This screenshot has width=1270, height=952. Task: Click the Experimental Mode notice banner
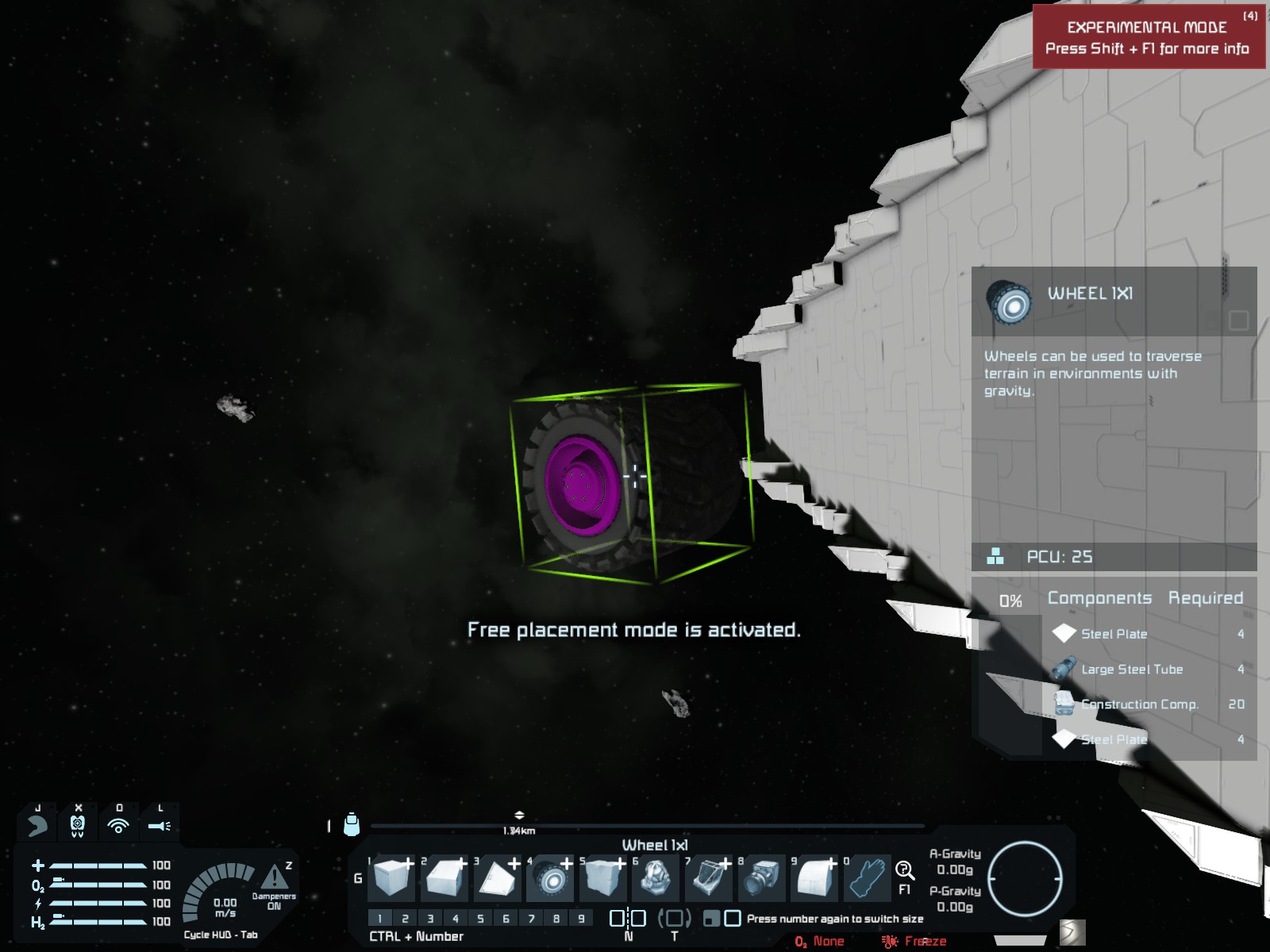pyautogui.click(x=1148, y=37)
